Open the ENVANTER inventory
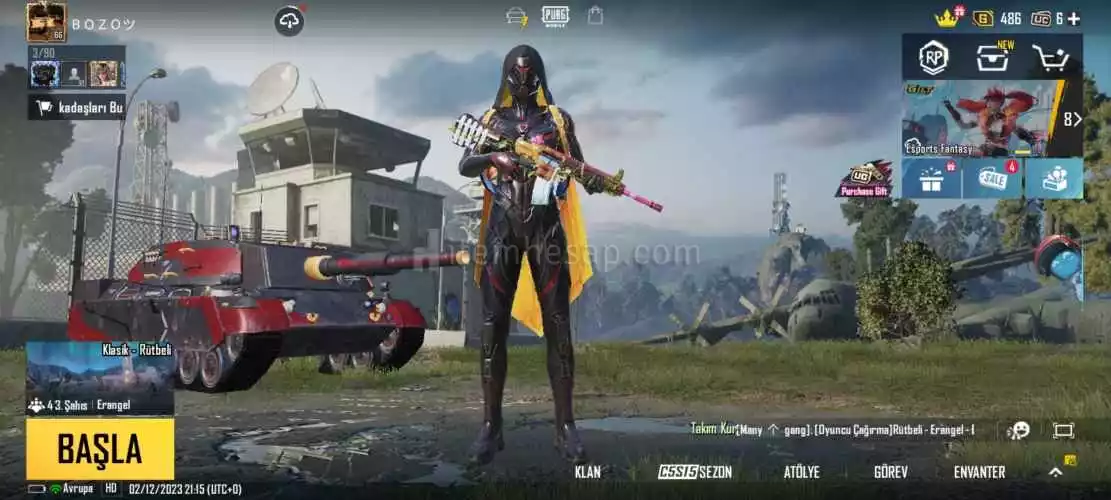The width and height of the screenshot is (1111, 500). click(x=979, y=472)
